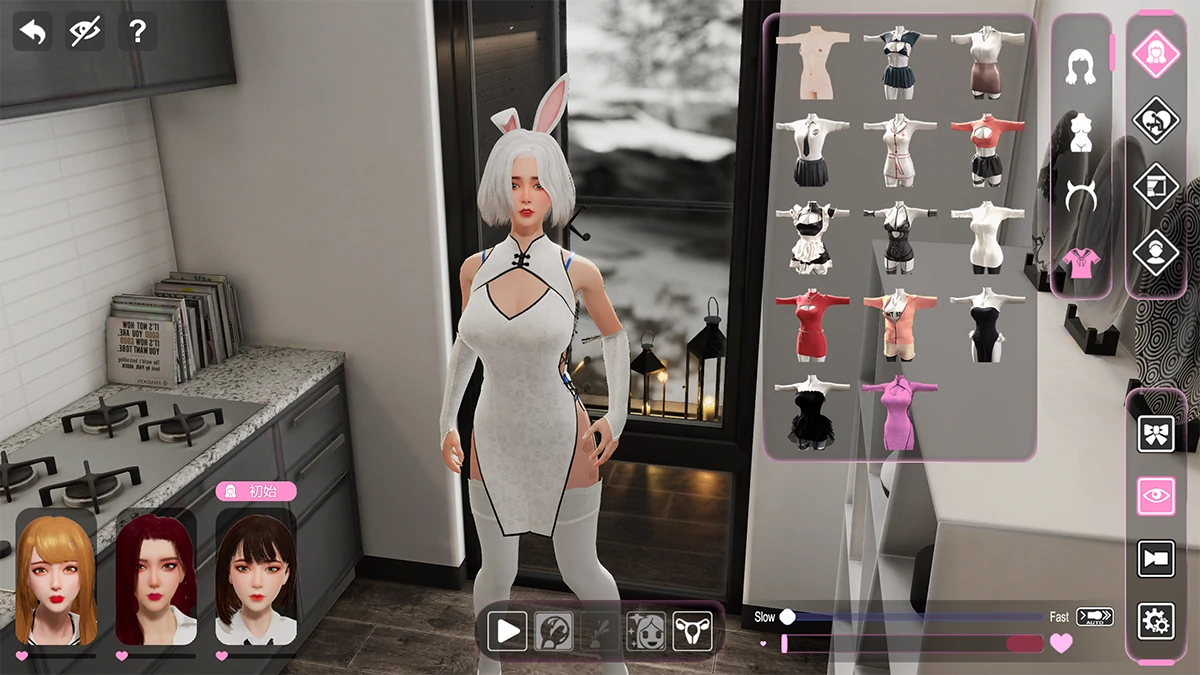Select the bow ribbon icon button
Image resolution: width=1200 pixels, height=675 pixels.
[1156, 434]
